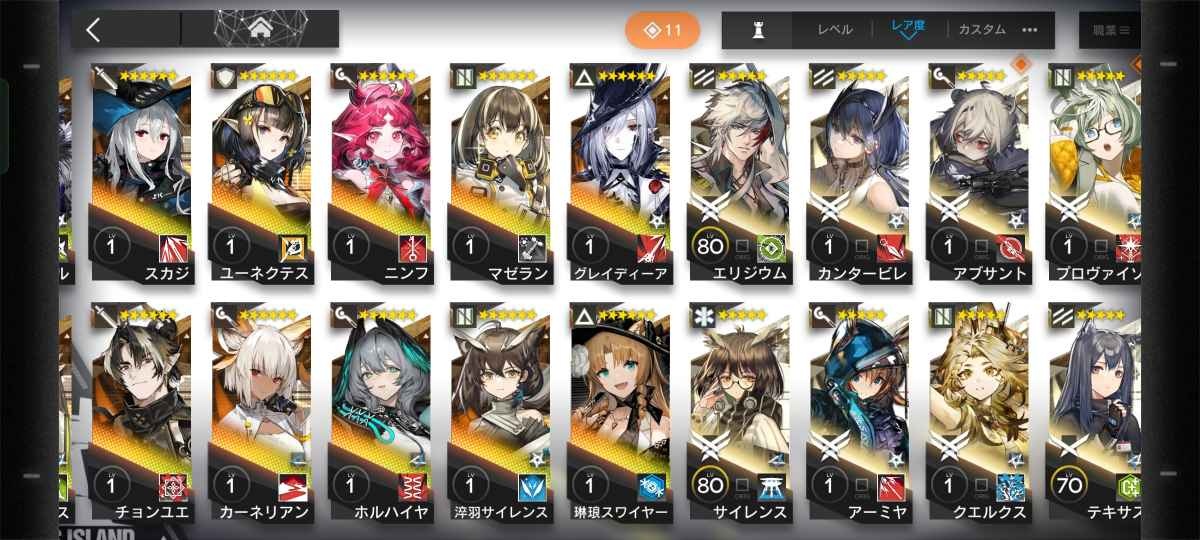Select the level 80 サイレンス card
This screenshot has width=1200, height=540.
(x=737, y=410)
